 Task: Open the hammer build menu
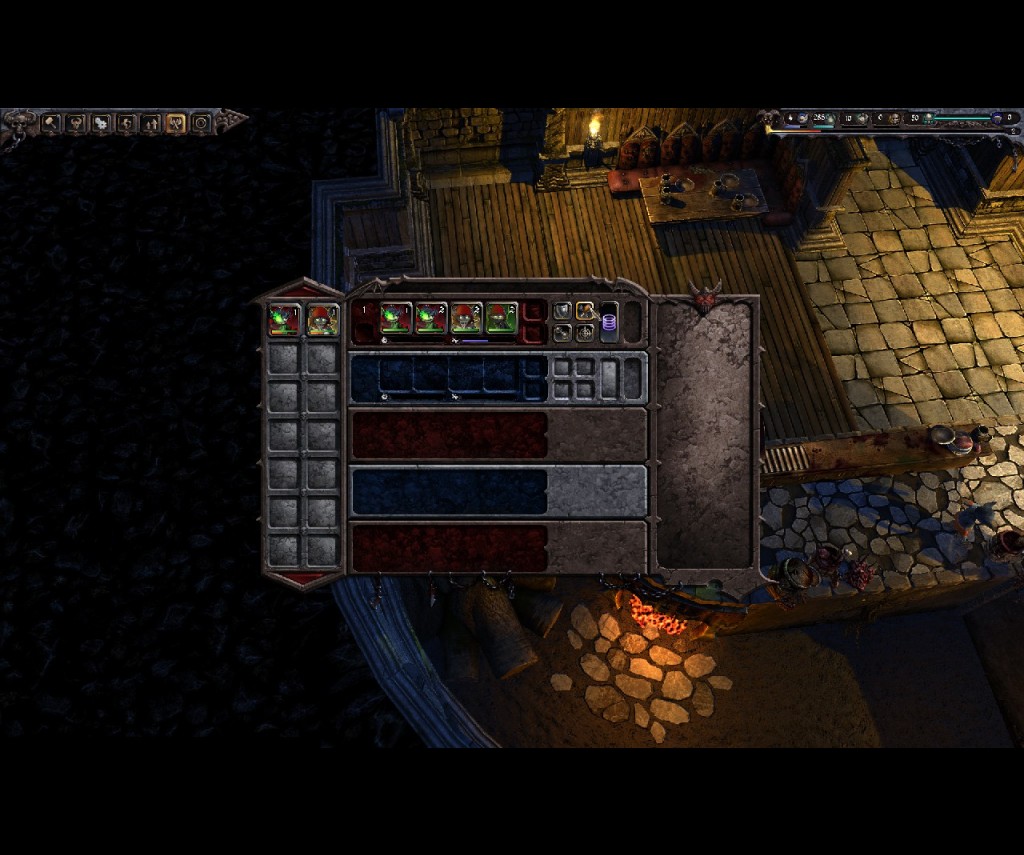click(50, 123)
